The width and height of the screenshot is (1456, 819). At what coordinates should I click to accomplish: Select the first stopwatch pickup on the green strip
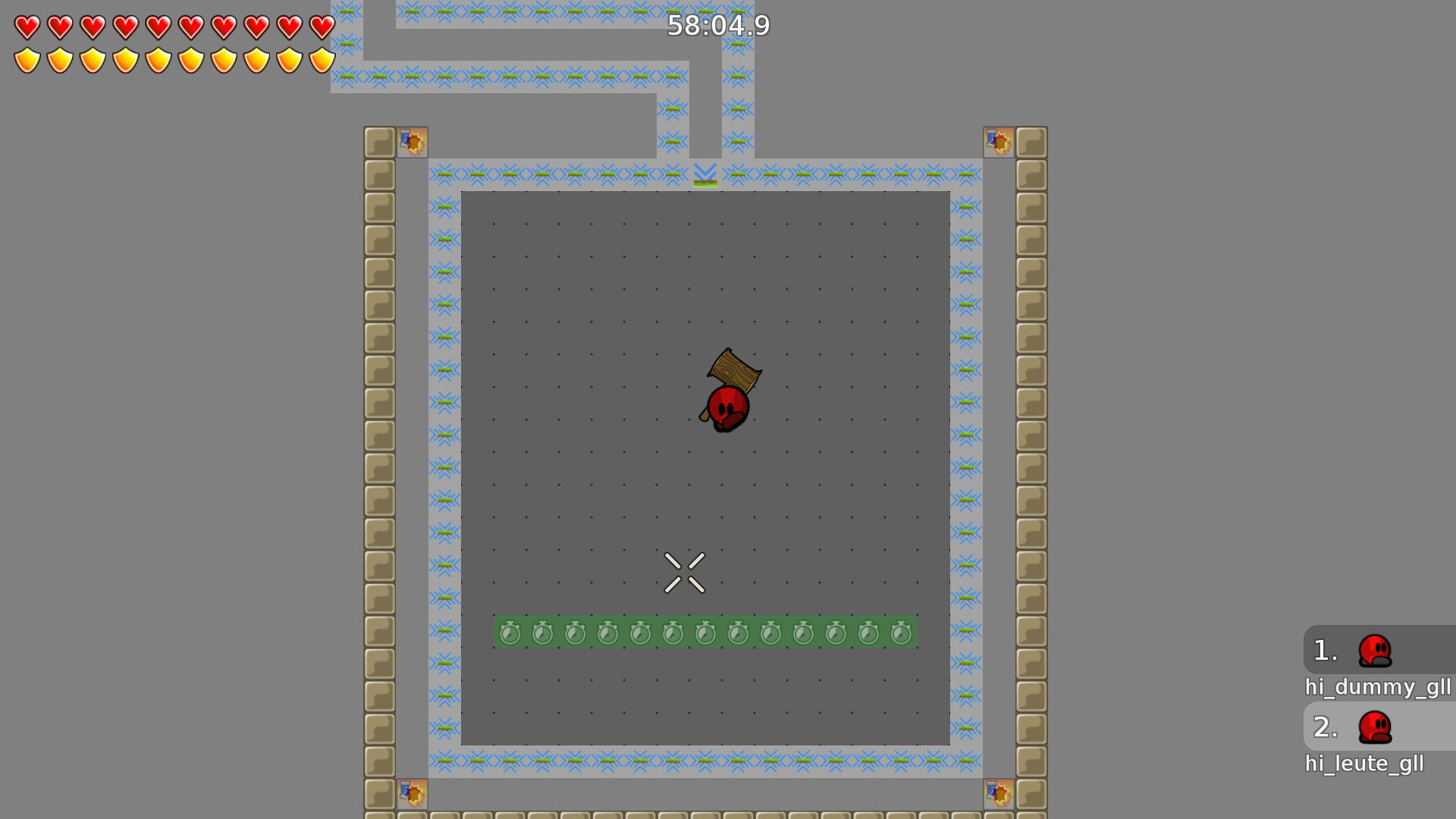tap(510, 632)
